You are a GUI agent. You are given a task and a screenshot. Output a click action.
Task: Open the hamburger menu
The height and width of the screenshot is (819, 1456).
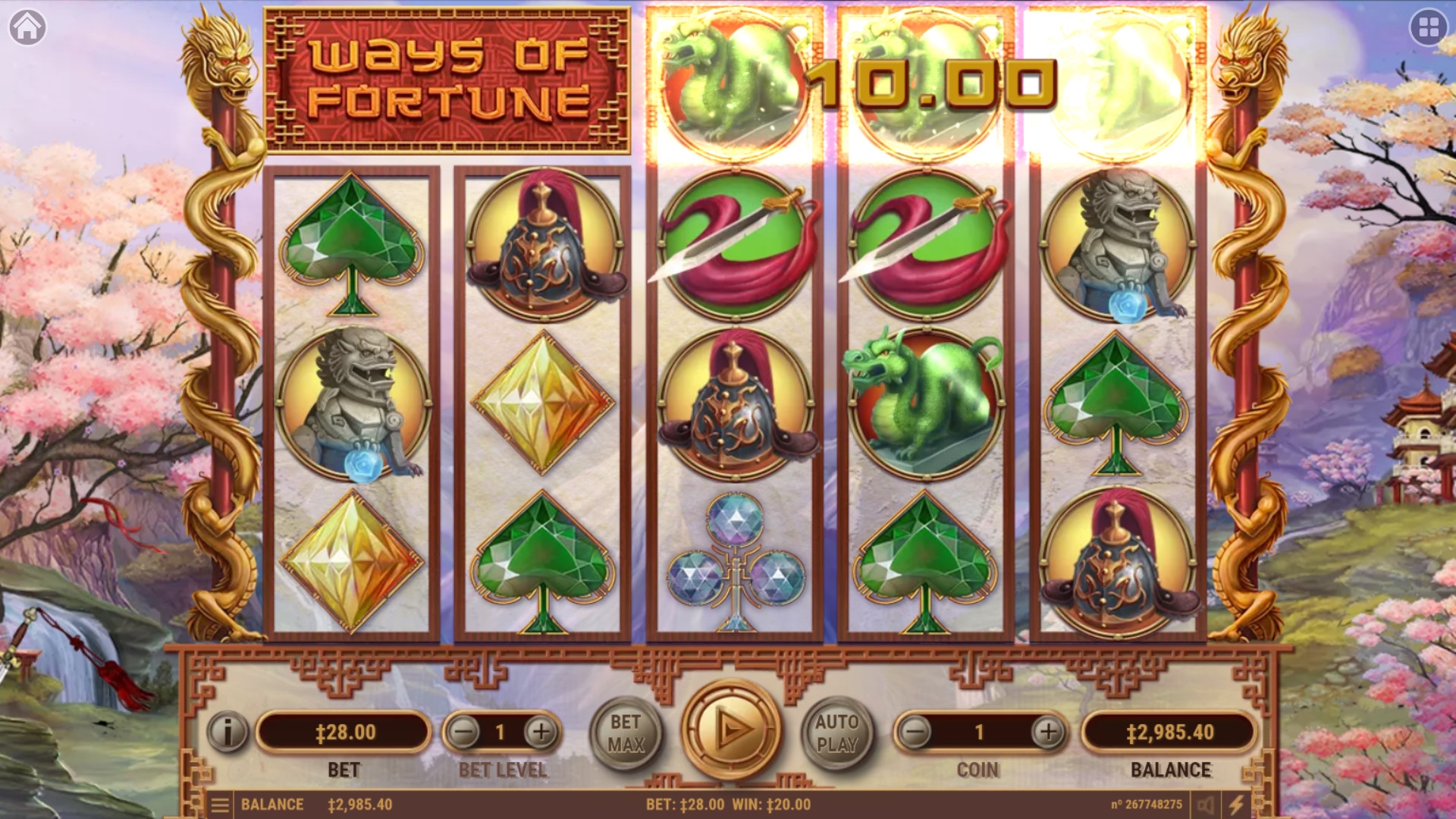pos(220,805)
